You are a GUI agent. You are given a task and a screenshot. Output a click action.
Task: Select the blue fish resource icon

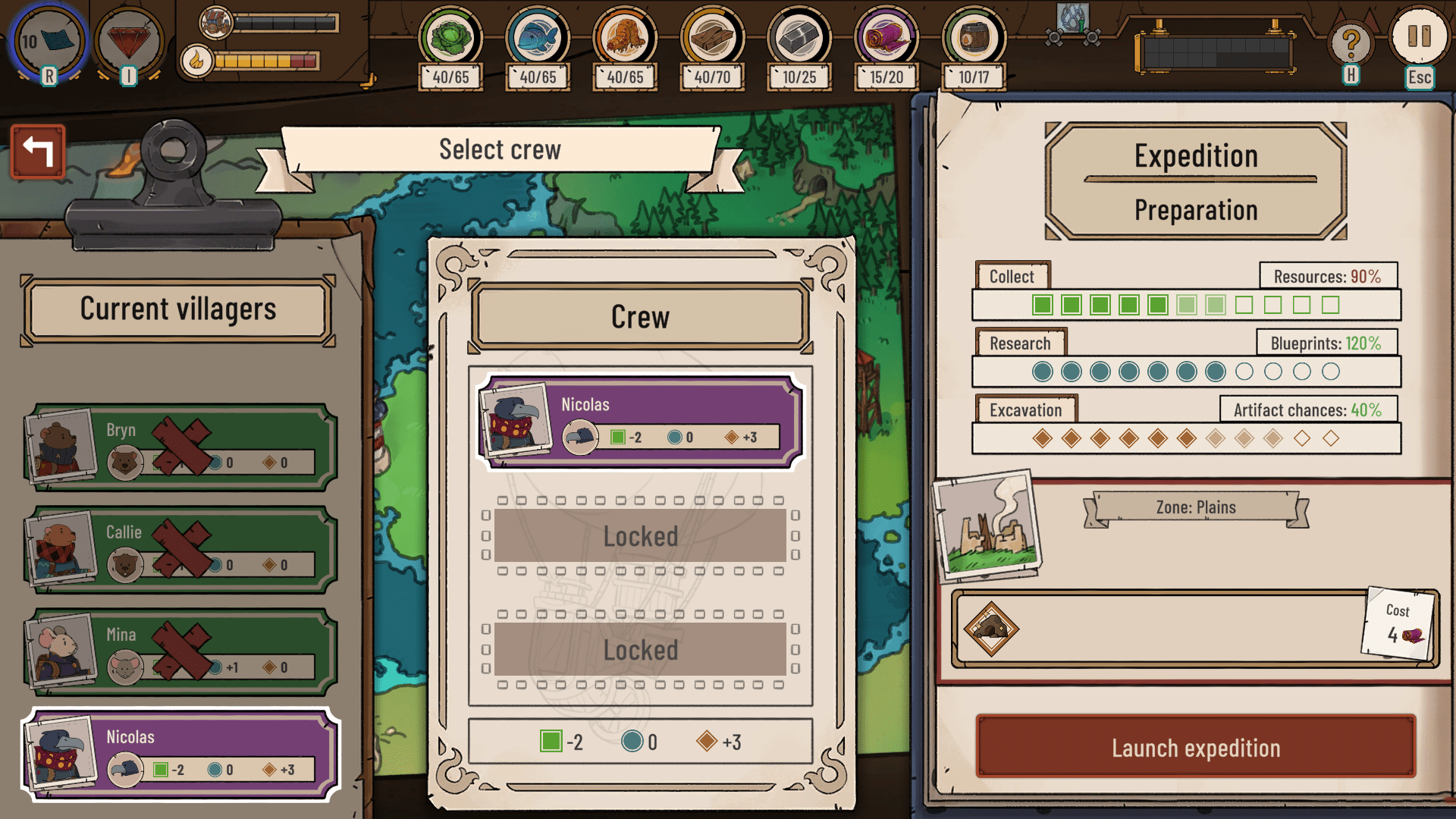click(538, 36)
